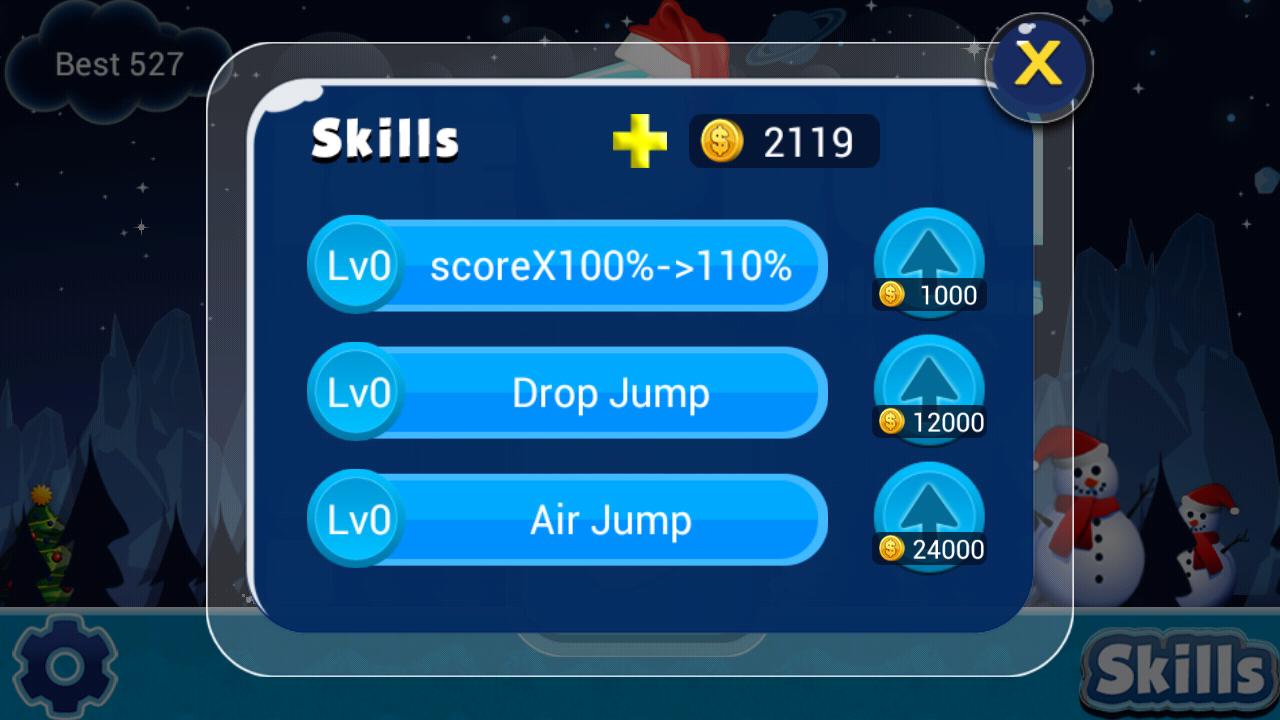Click the coin counter showing 2119
1280x720 pixels.
point(785,143)
